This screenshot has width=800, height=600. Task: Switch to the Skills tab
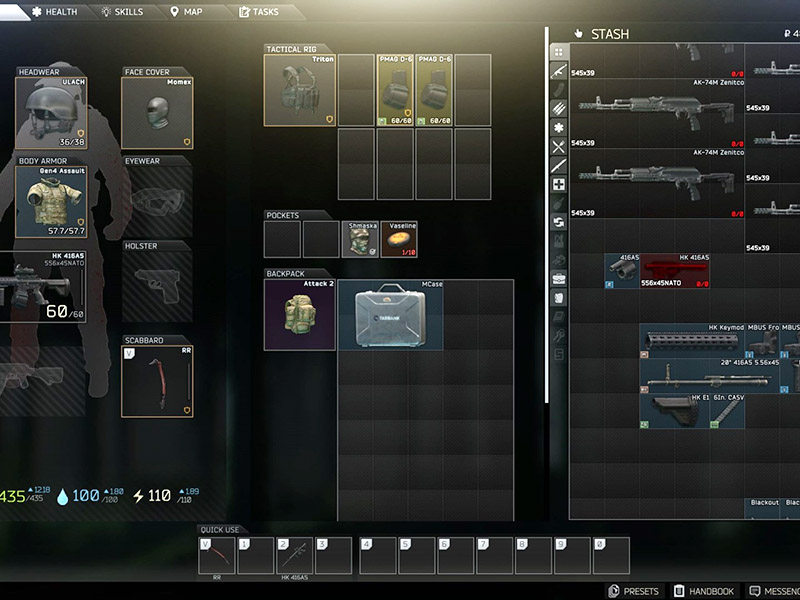coord(122,12)
